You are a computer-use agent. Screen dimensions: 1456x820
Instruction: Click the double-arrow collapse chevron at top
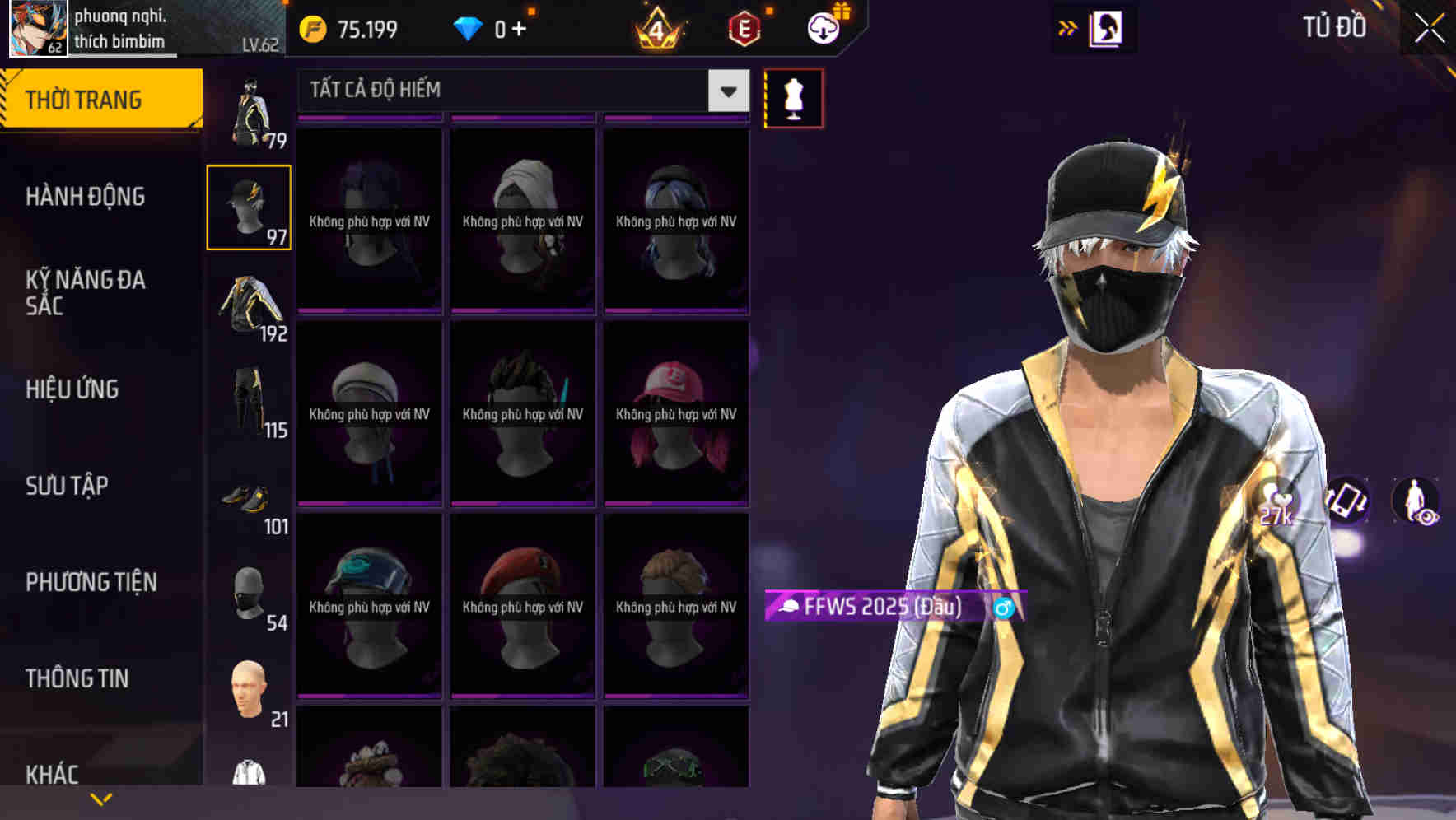click(1066, 27)
